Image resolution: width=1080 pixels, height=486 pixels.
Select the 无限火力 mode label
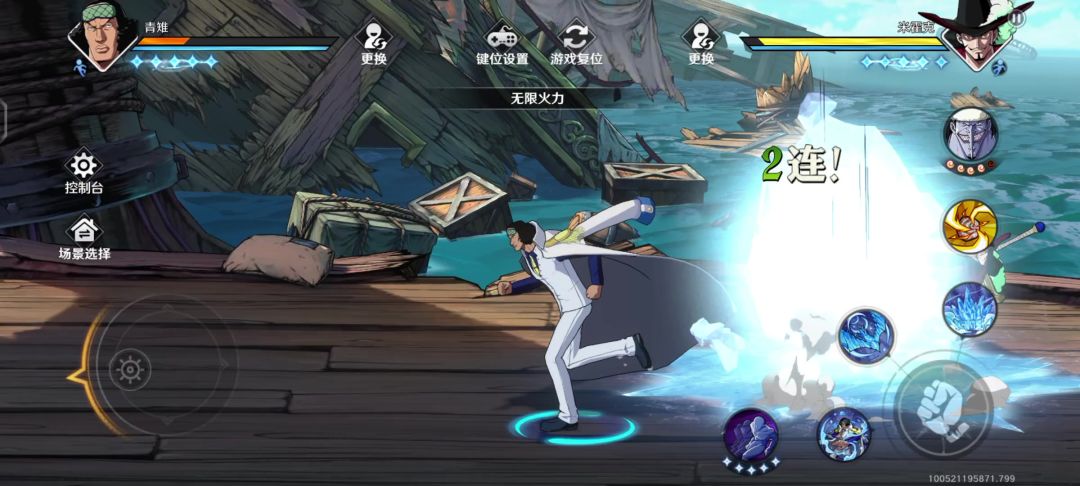pyautogui.click(x=539, y=98)
